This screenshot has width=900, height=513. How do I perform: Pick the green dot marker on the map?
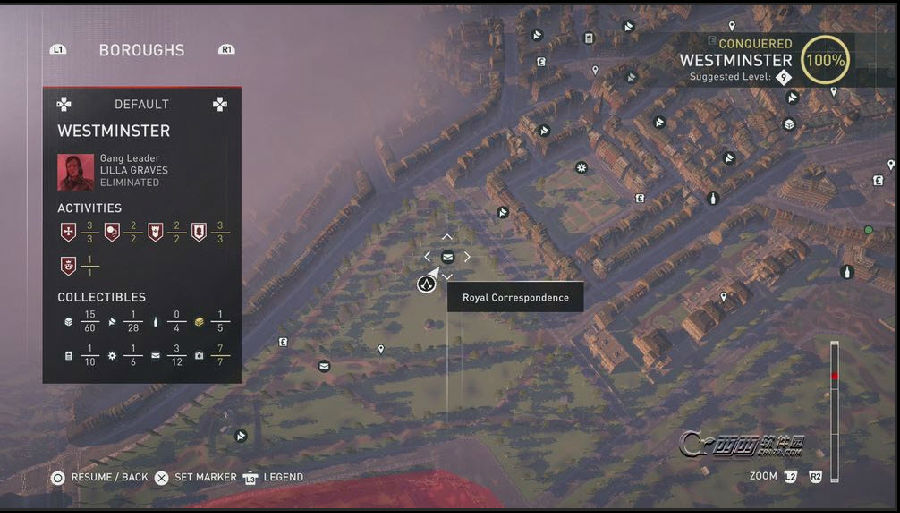pyautogui.click(x=868, y=230)
